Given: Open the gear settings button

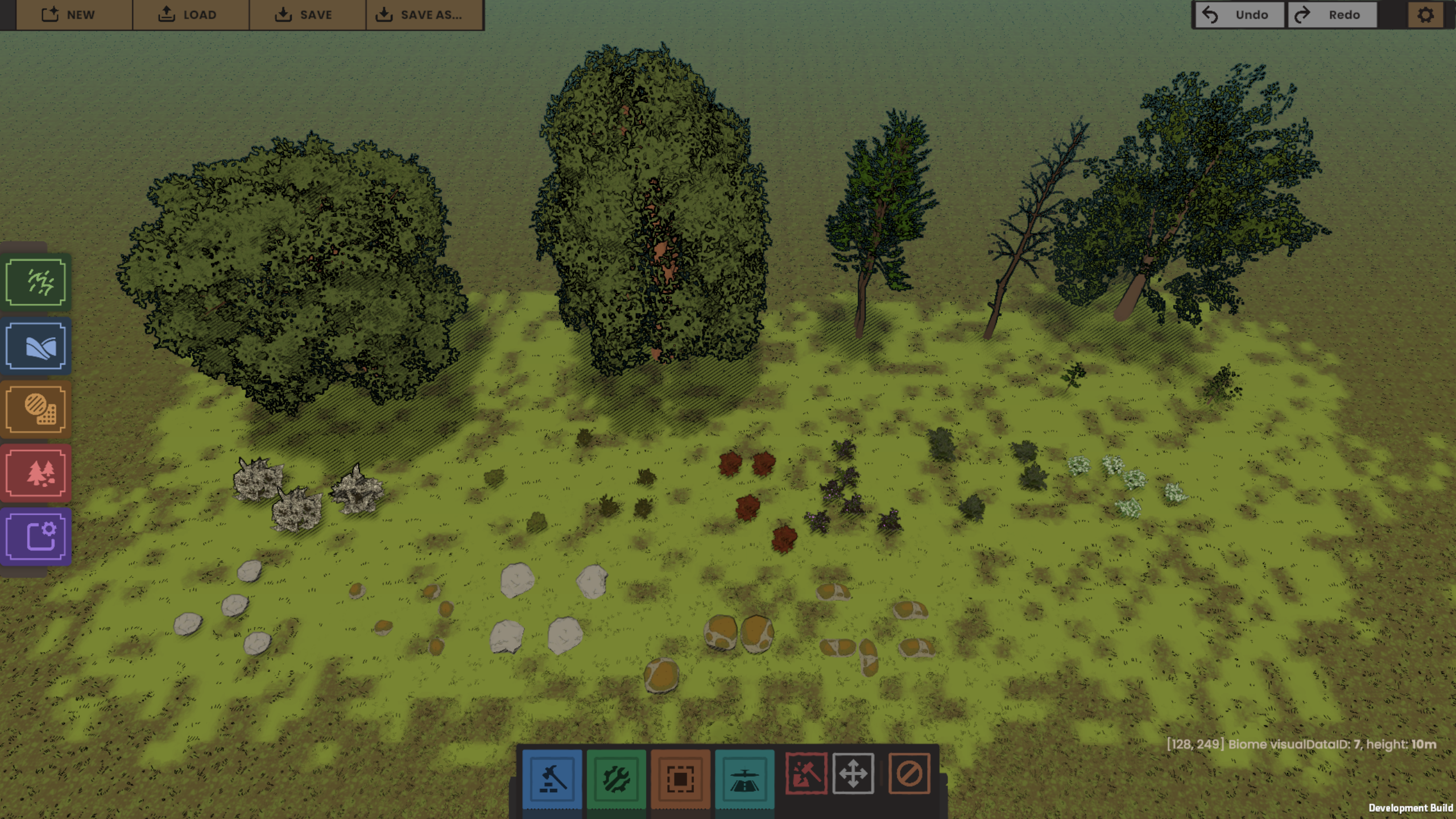Looking at the screenshot, I should pyautogui.click(x=1425, y=15).
